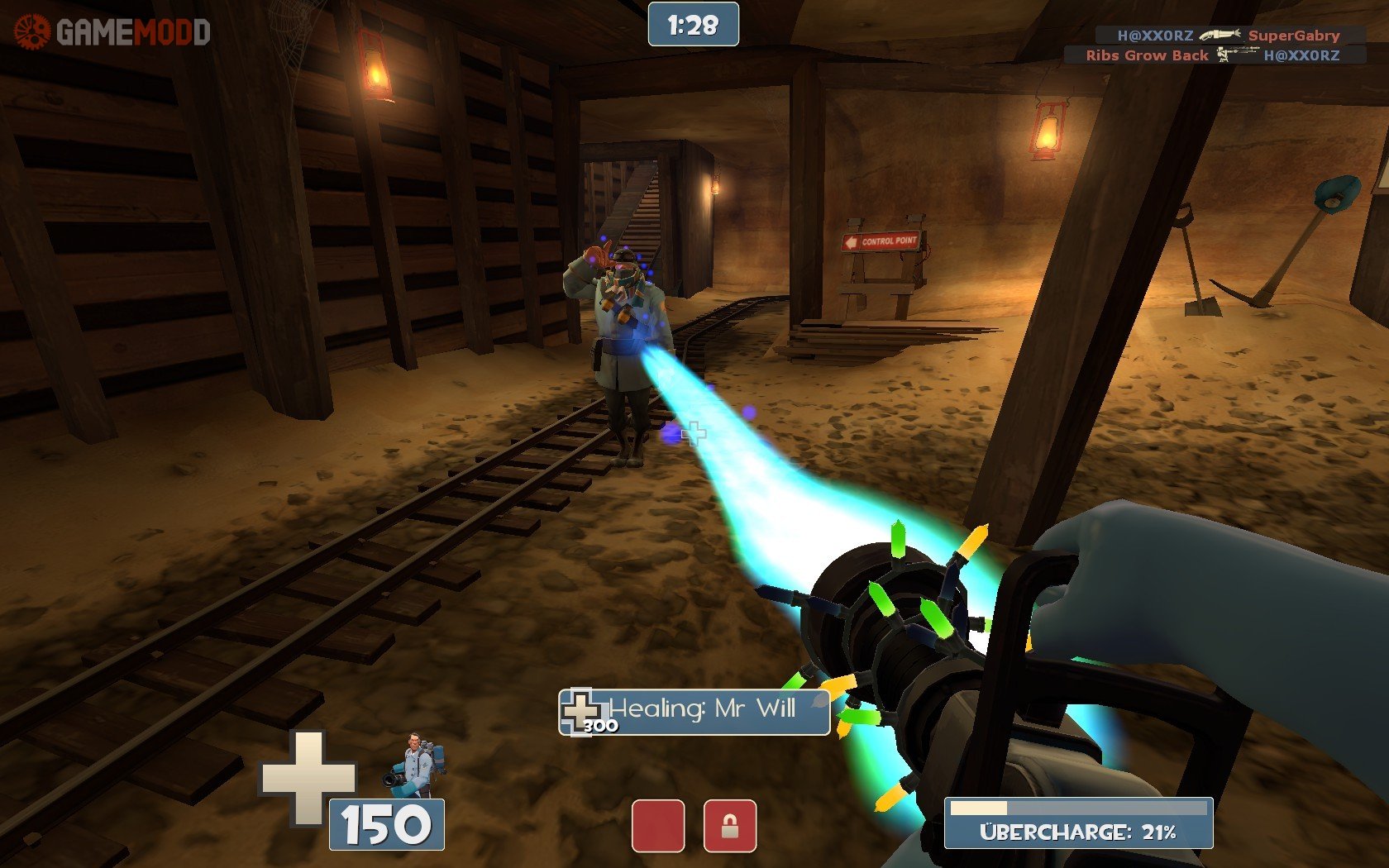Click the Healing: Mr Will target panel

coord(694,712)
